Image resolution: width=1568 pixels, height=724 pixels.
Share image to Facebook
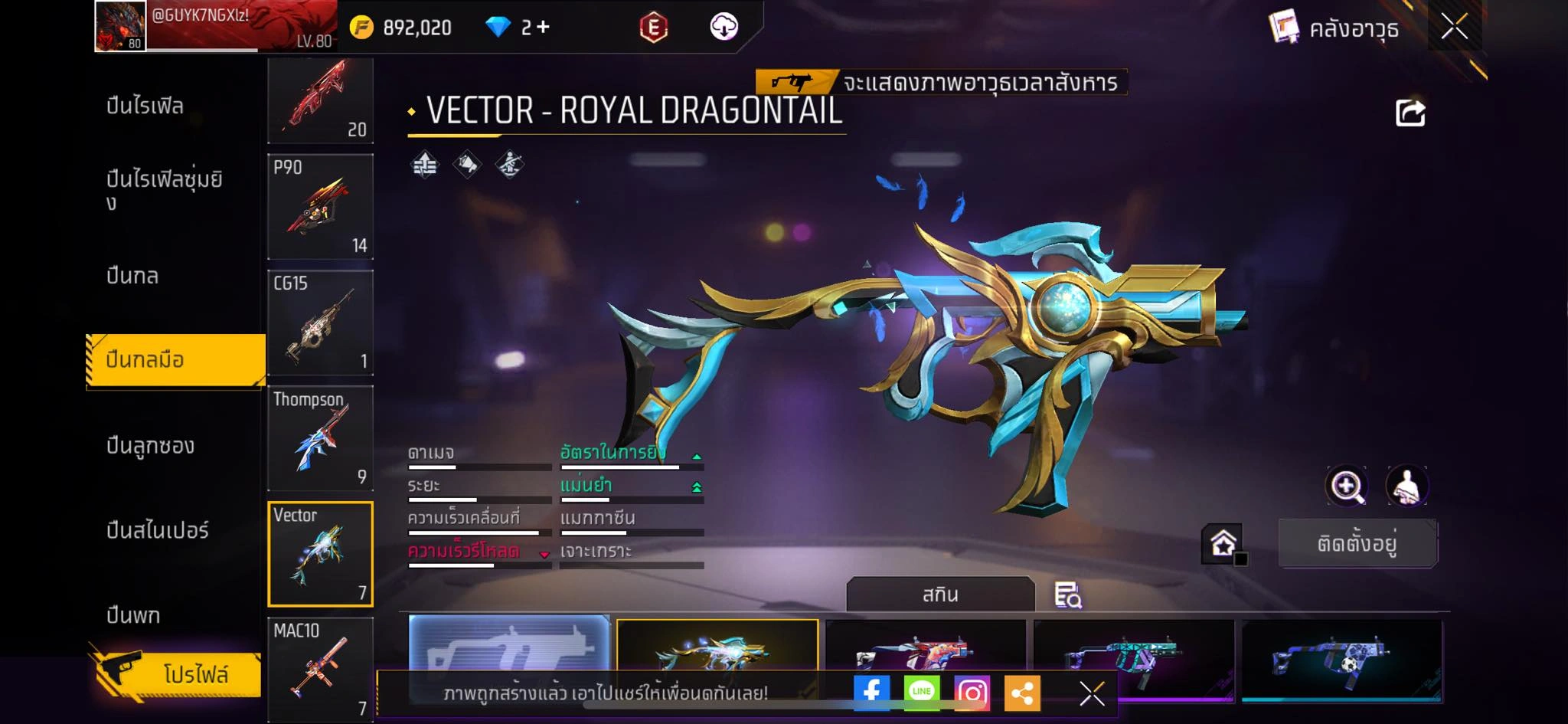[871, 693]
